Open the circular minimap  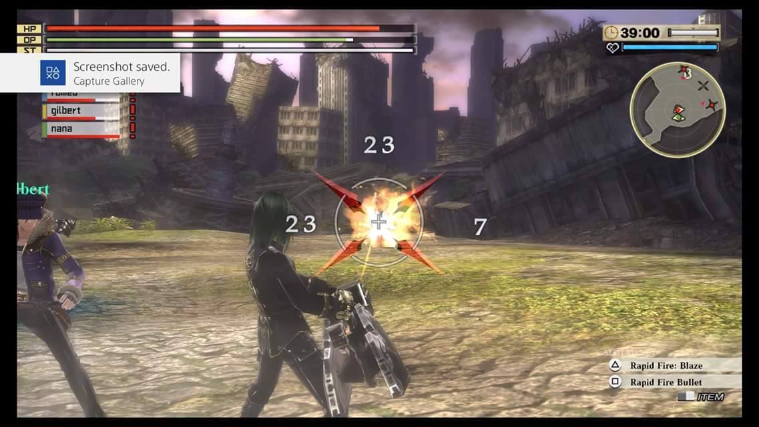(677, 110)
